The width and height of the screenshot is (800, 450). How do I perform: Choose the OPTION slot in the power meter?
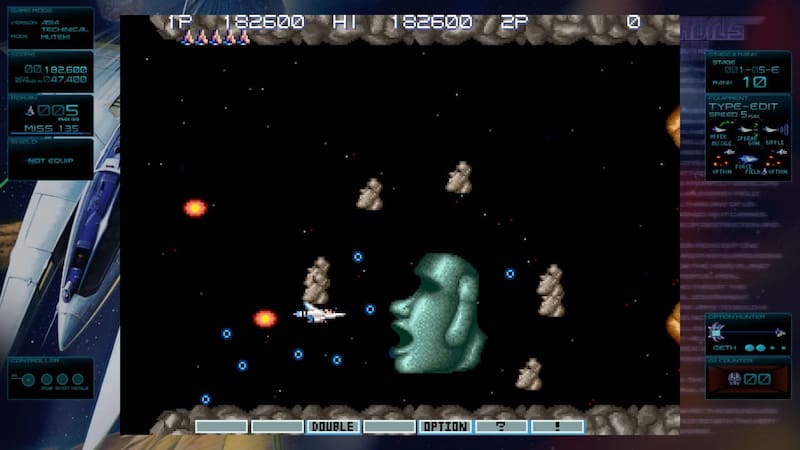click(445, 426)
